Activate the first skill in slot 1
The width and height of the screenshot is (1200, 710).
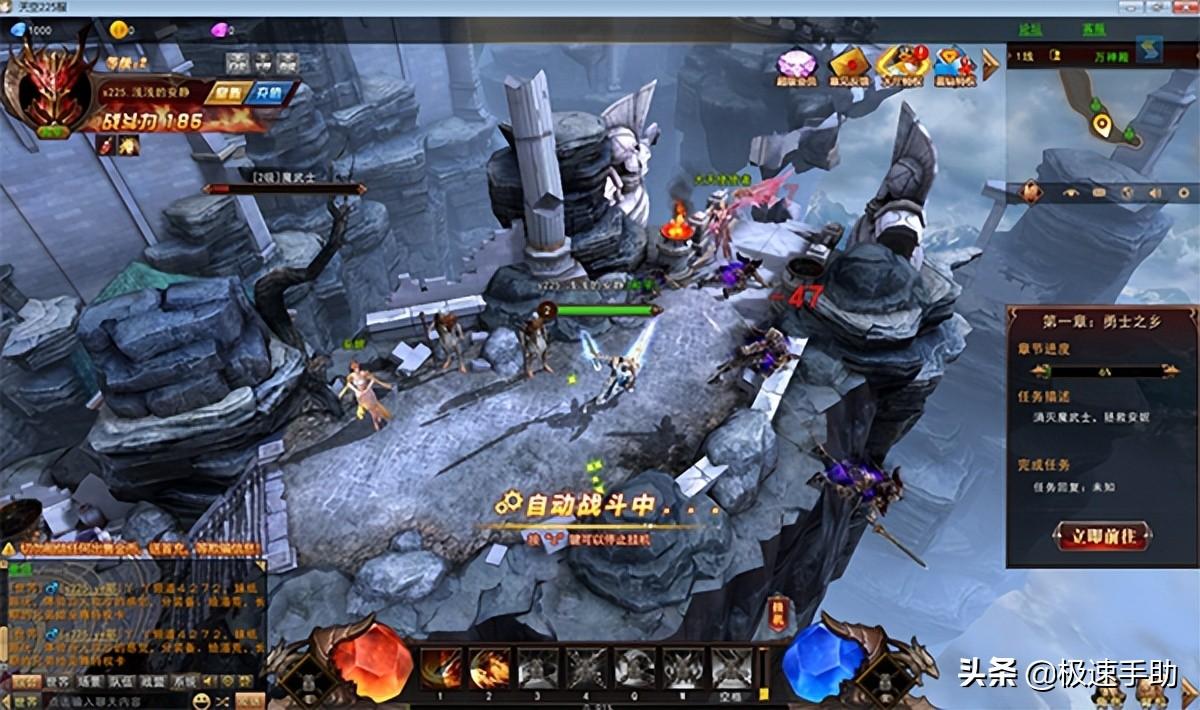coord(441,666)
